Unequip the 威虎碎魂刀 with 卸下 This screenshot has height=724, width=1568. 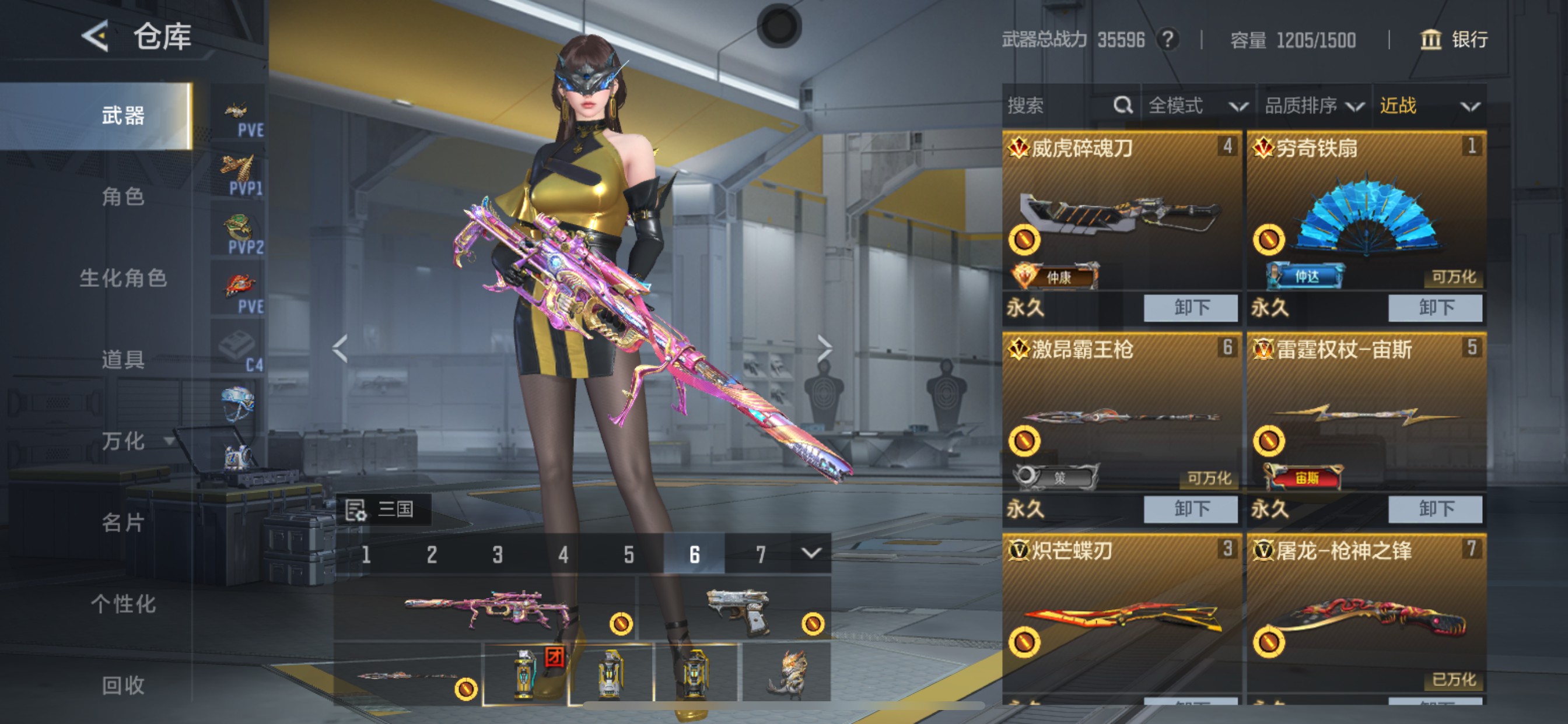1190,308
